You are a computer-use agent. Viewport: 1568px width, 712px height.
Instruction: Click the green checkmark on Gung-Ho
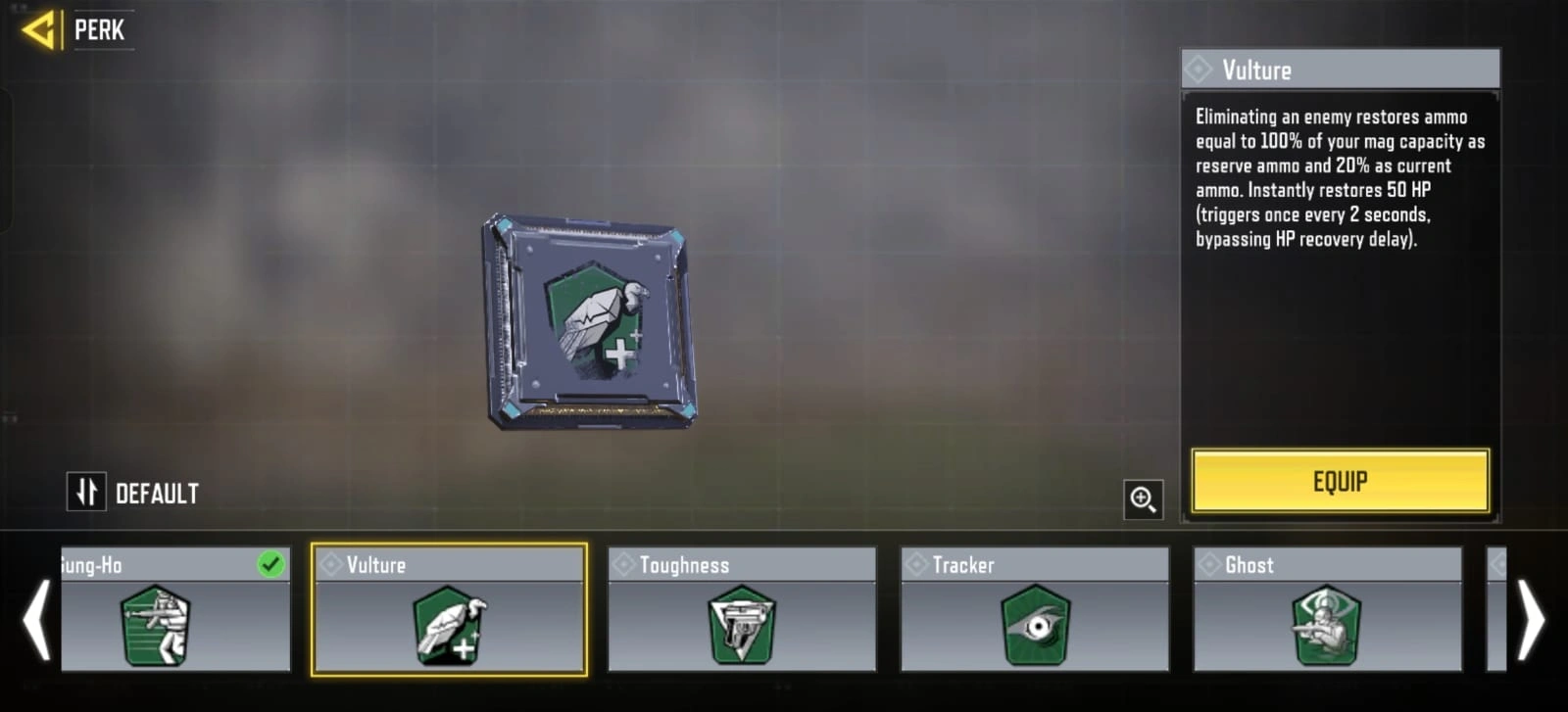pos(272,564)
